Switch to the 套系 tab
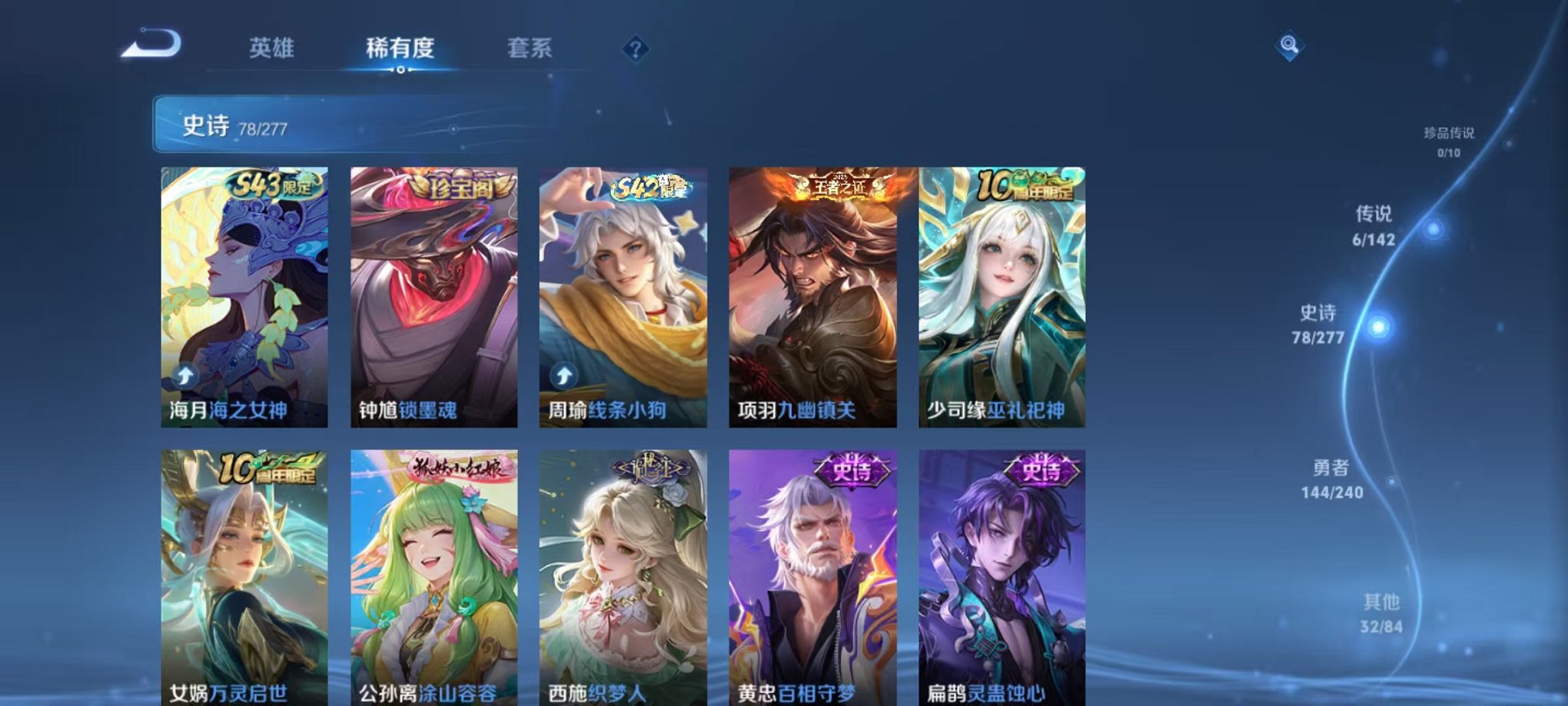This screenshot has height=706, width=1568. point(537,48)
